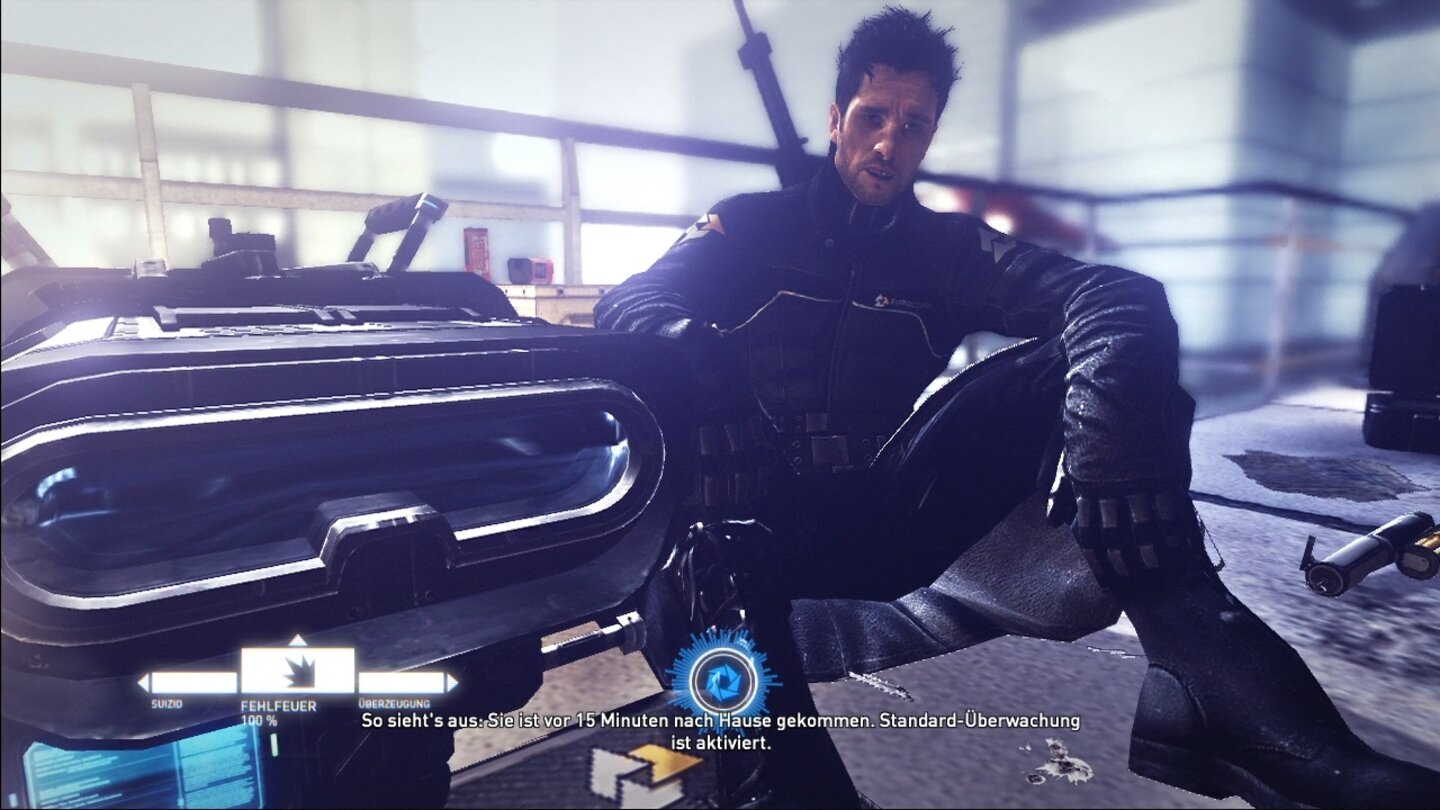This screenshot has height=810, width=1440.
Task: Click the 100% label under Fehlfeuer
Action: [259, 720]
